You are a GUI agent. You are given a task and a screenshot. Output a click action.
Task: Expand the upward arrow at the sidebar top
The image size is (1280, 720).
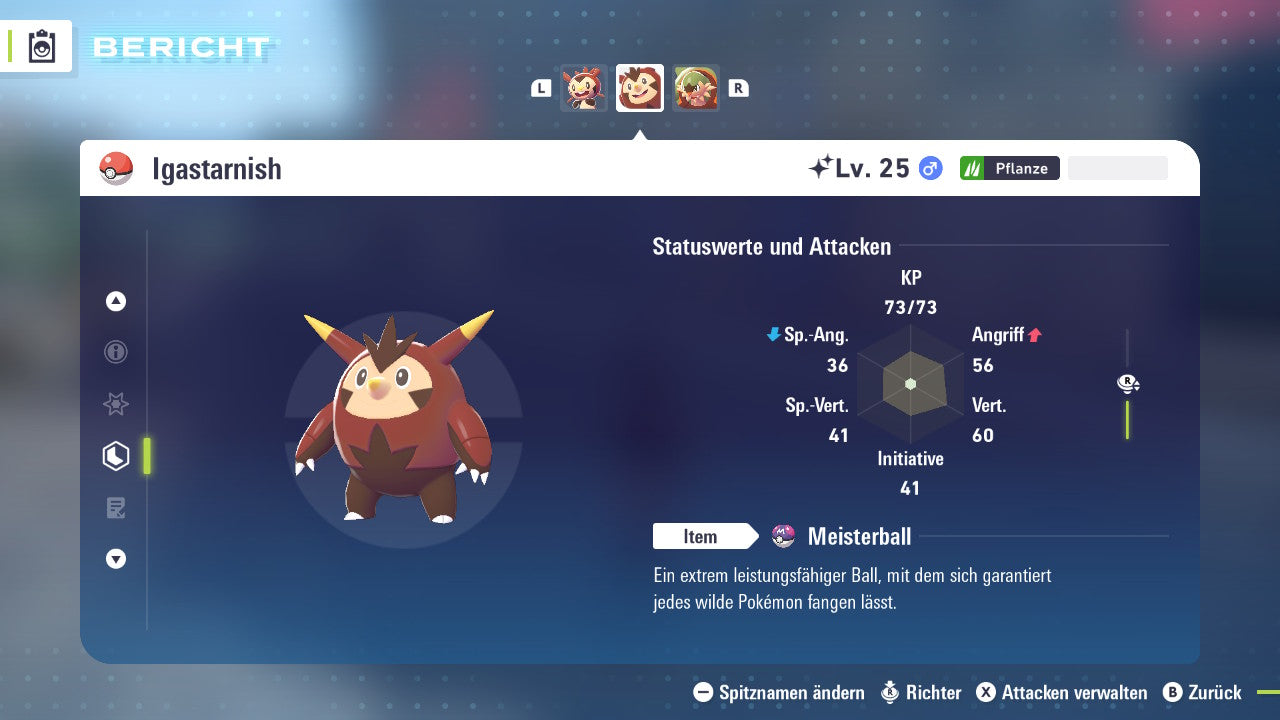pos(115,301)
